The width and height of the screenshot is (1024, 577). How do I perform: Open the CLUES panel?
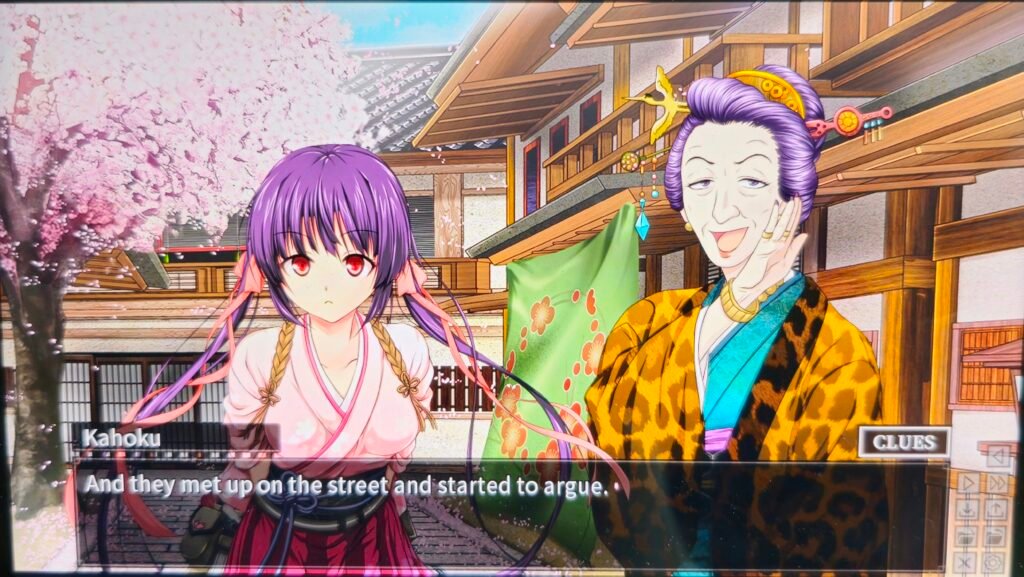pyautogui.click(x=903, y=442)
